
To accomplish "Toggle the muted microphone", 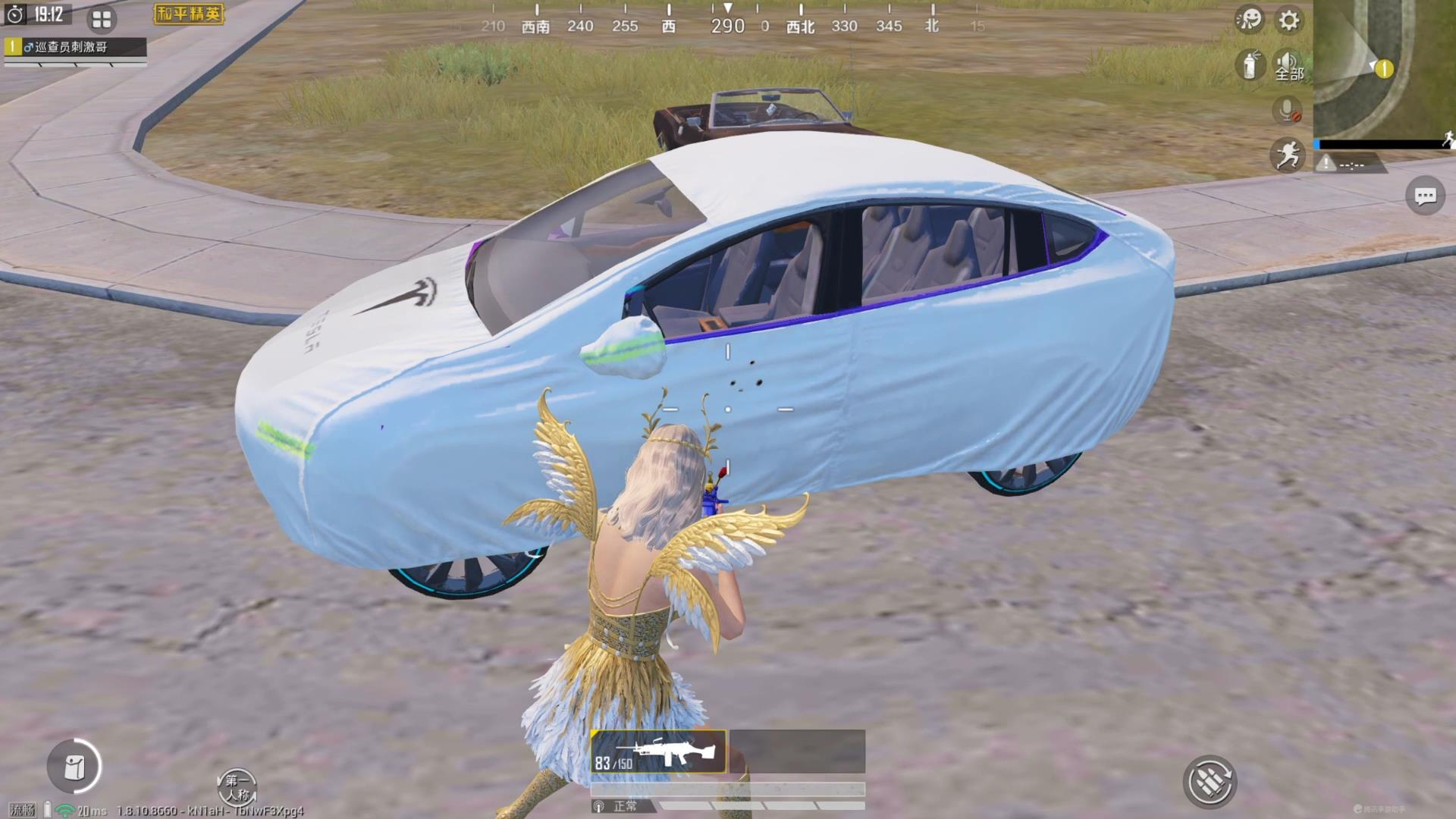I will point(1287,111).
